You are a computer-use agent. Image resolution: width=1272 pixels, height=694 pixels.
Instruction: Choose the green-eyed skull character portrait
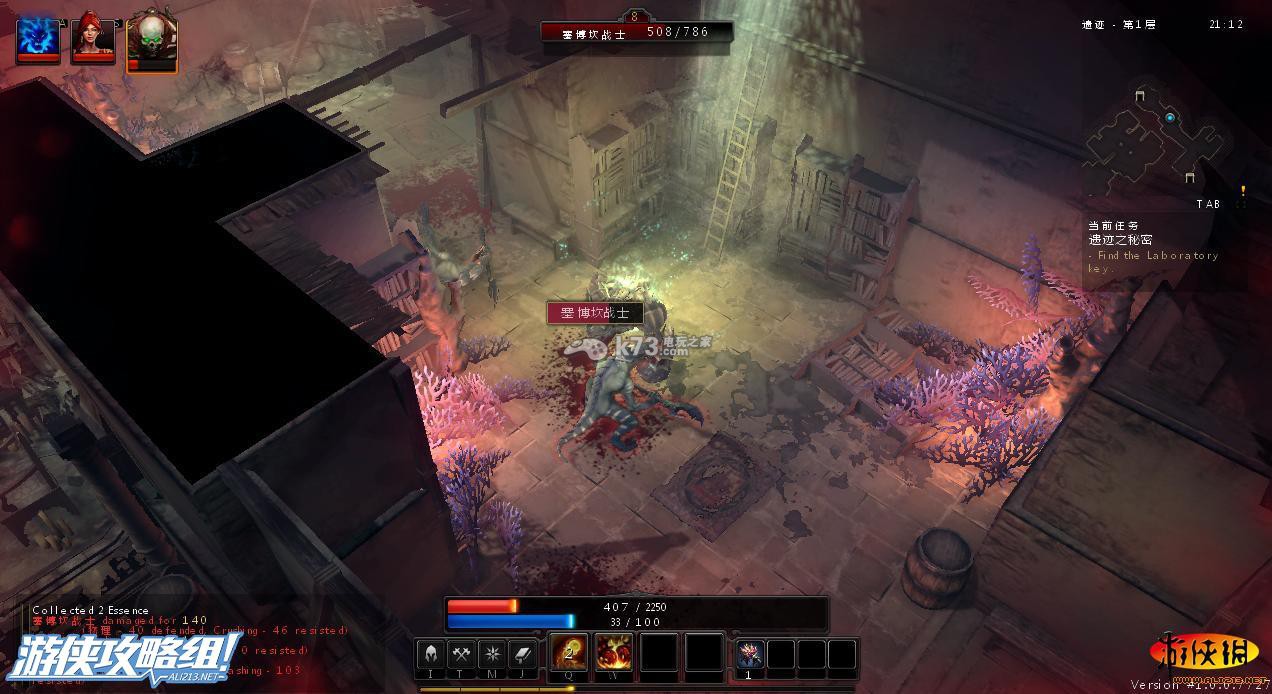click(x=151, y=42)
